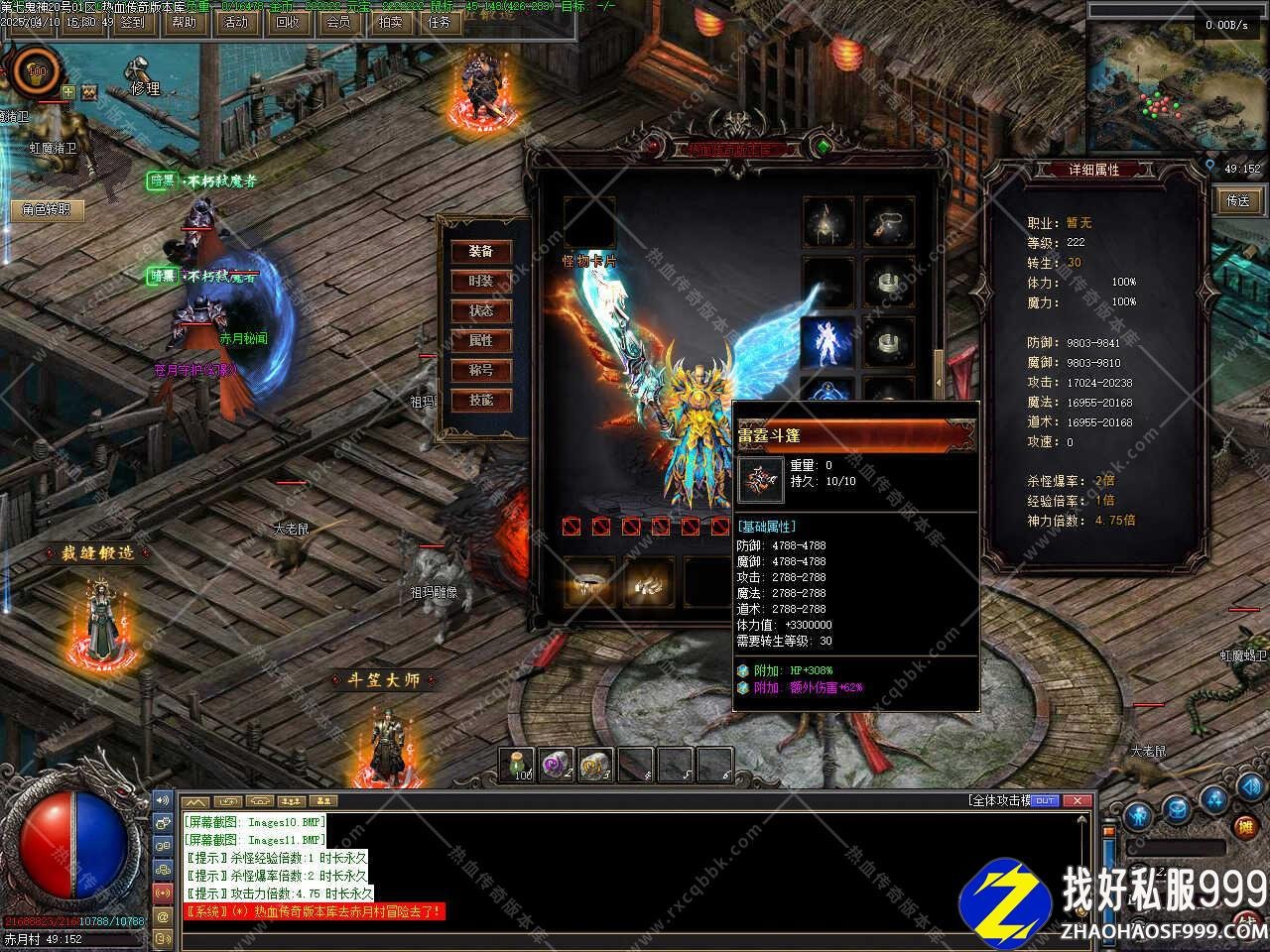Open the 会员 member menu

point(338,22)
